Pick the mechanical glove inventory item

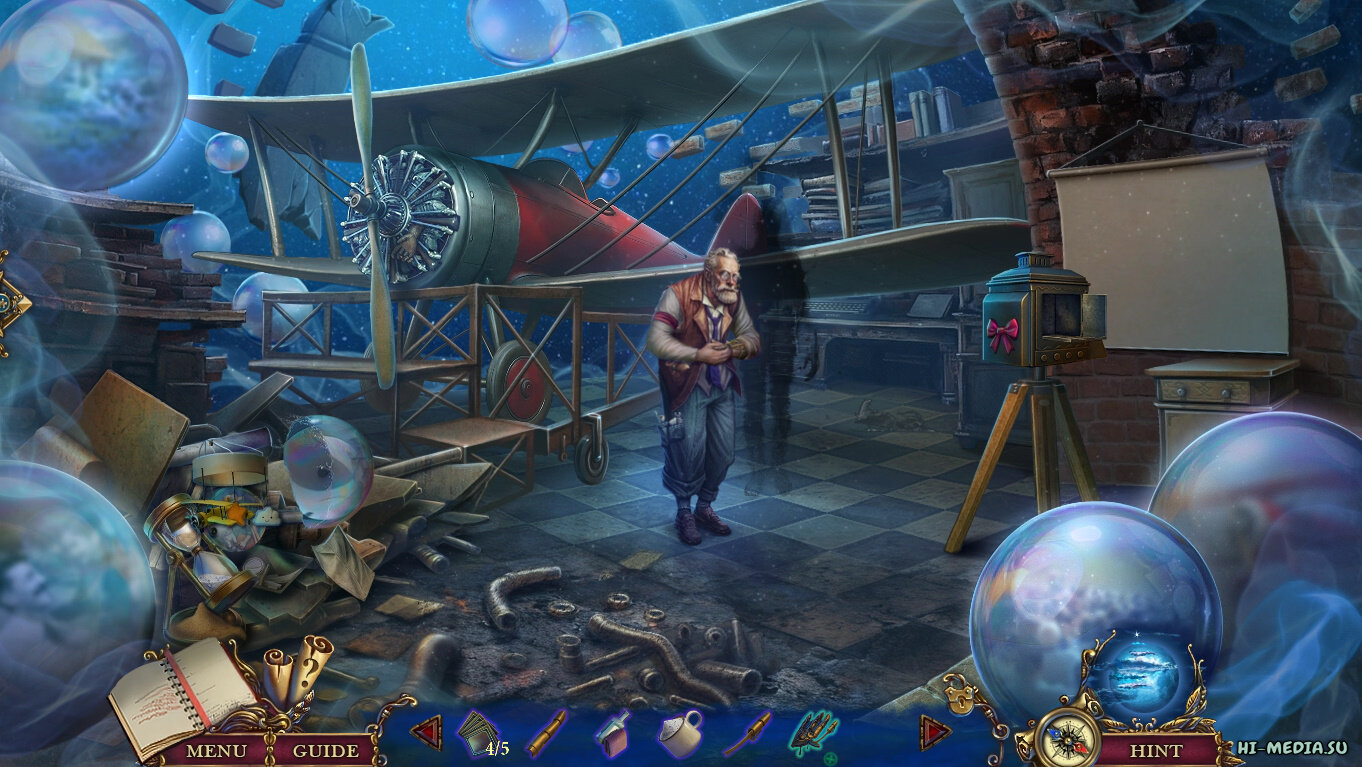click(x=815, y=735)
